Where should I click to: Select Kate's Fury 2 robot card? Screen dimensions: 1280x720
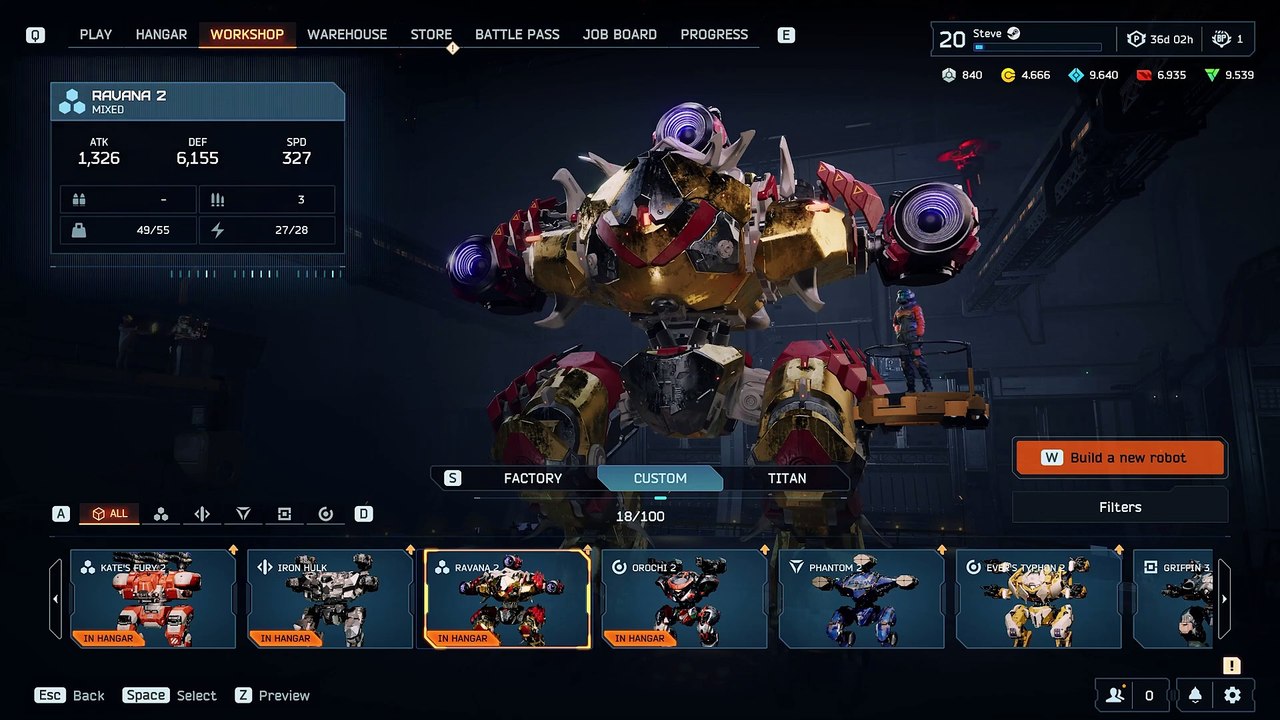coord(153,598)
